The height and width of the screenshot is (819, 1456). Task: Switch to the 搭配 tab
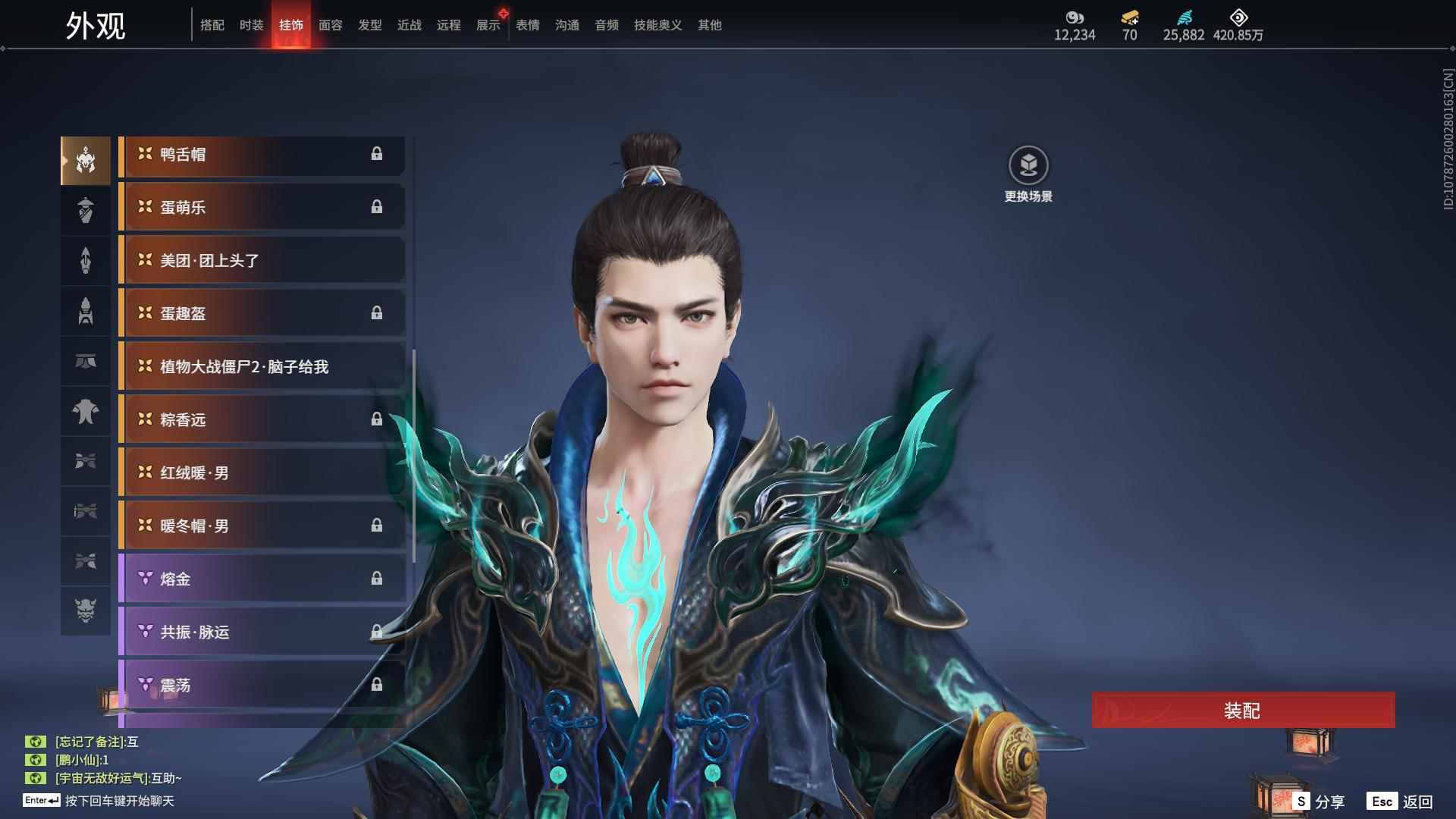coord(212,25)
